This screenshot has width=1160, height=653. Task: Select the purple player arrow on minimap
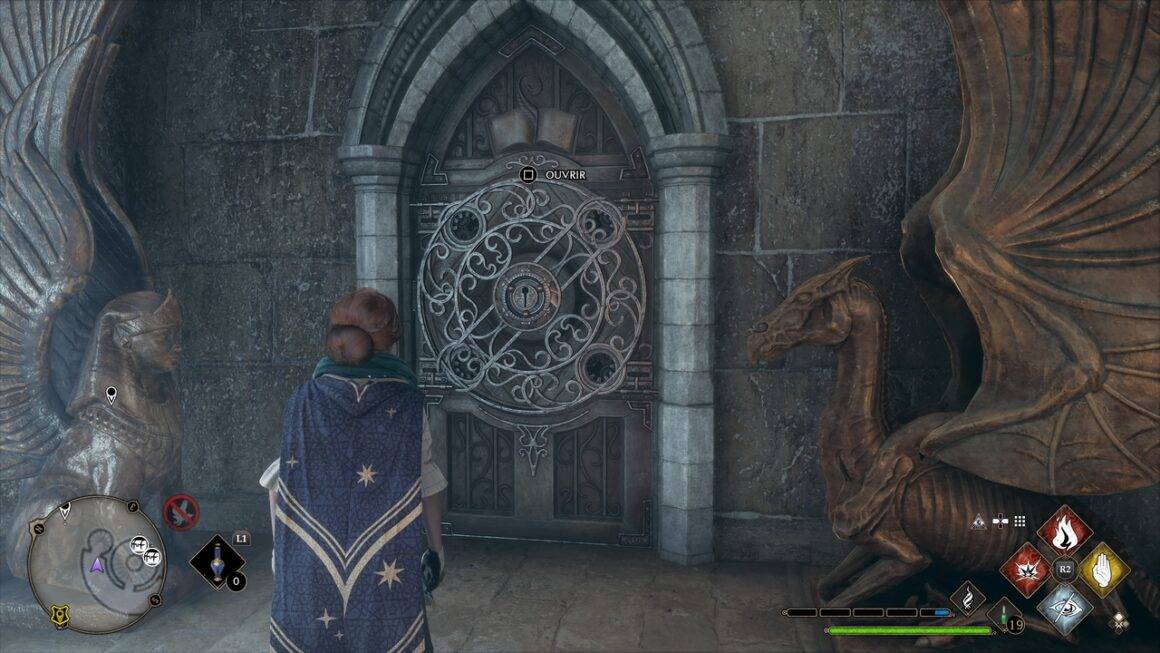pyautogui.click(x=97, y=565)
